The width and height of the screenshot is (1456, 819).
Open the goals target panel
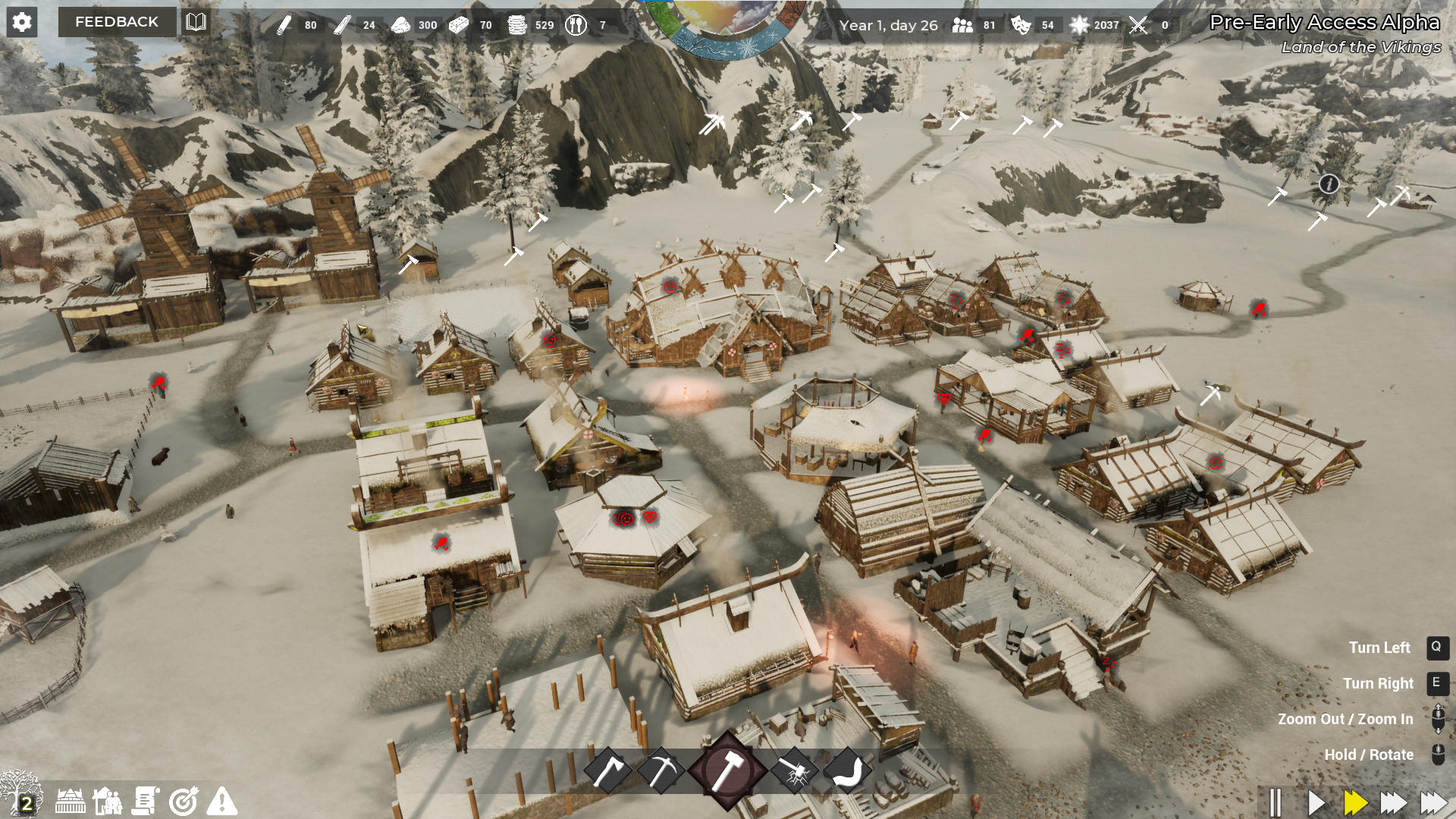[x=184, y=802]
